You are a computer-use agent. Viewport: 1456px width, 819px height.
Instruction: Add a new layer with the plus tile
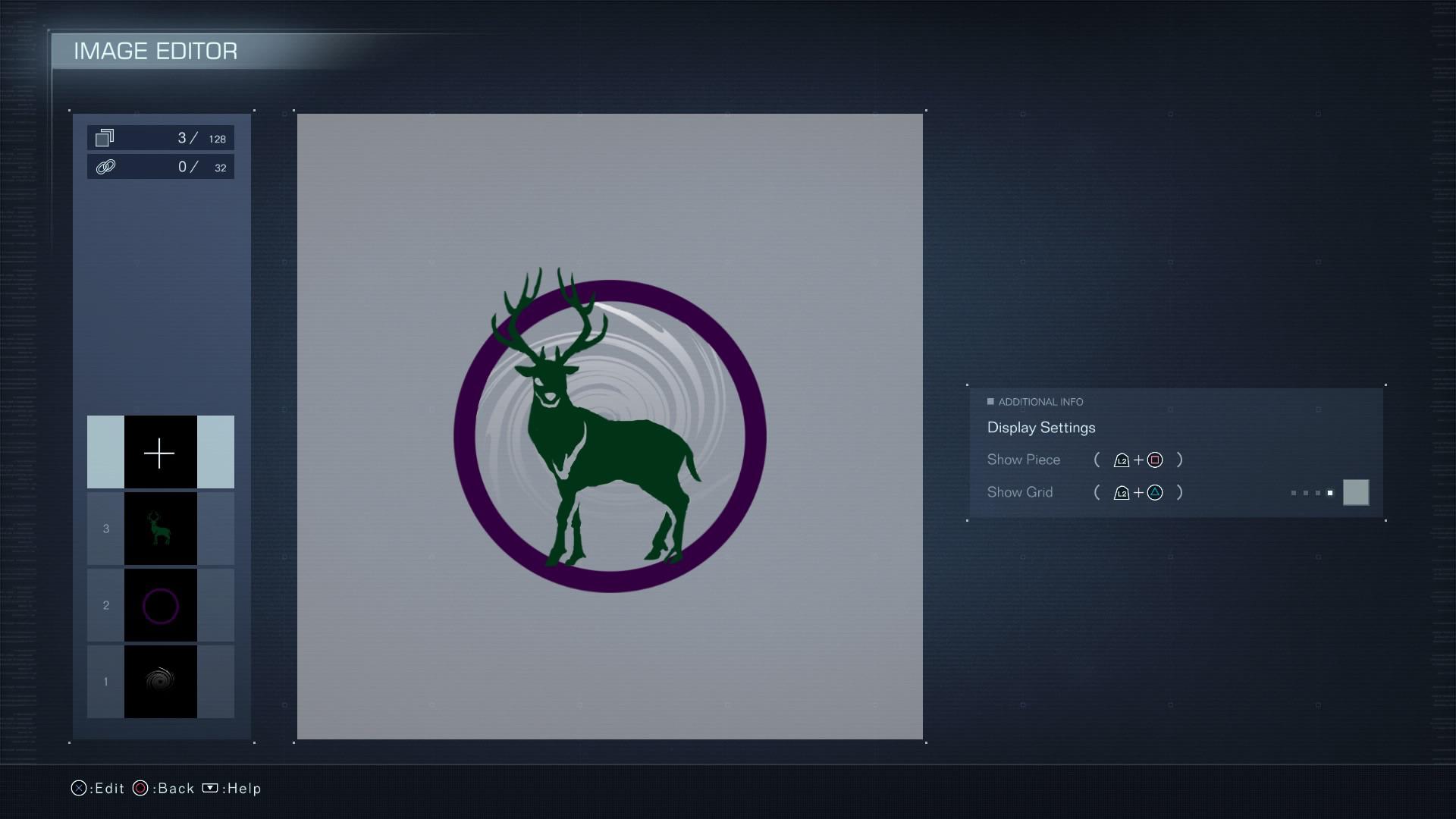[160, 453]
